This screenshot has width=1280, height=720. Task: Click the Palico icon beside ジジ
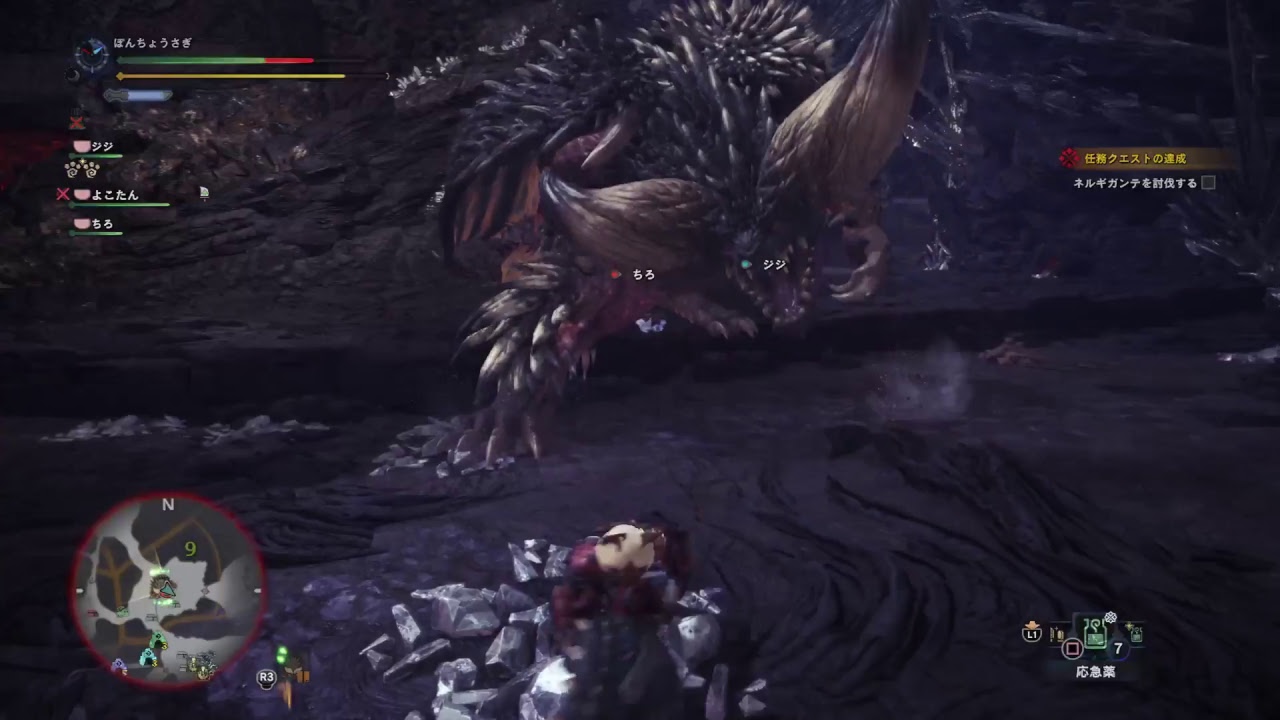click(x=82, y=146)
